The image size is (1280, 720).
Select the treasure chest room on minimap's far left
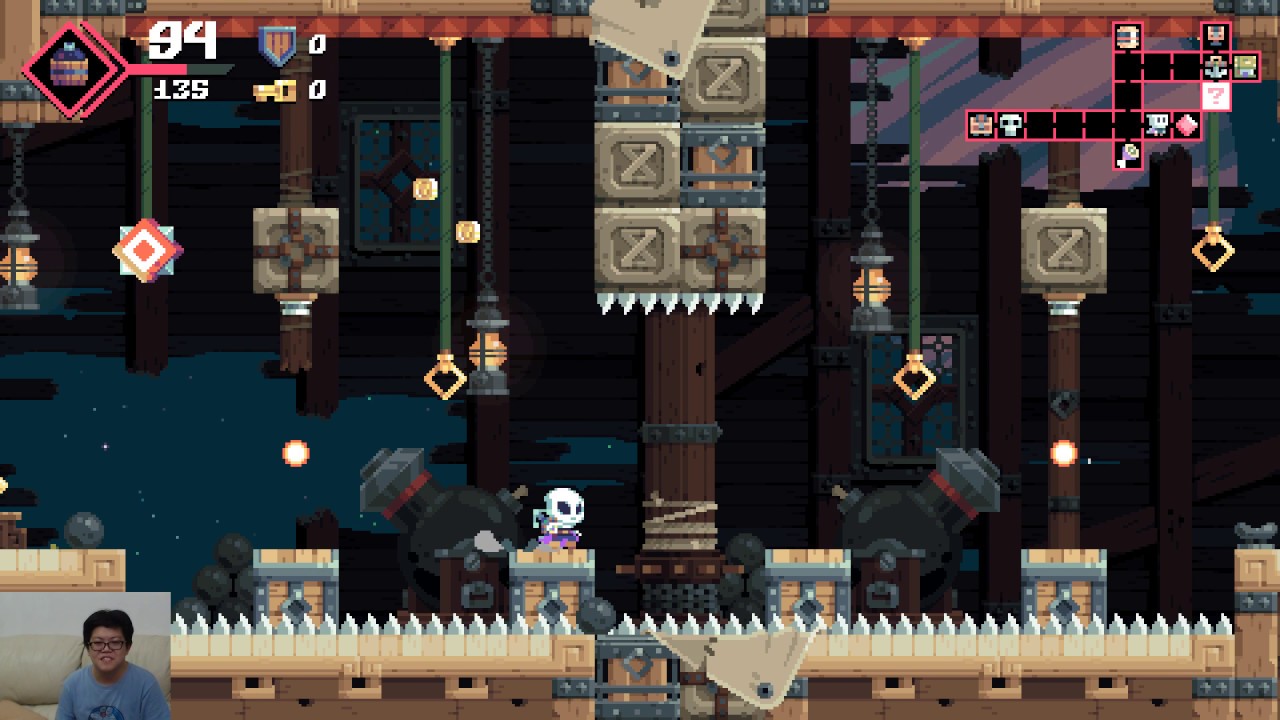pos(981,125)
